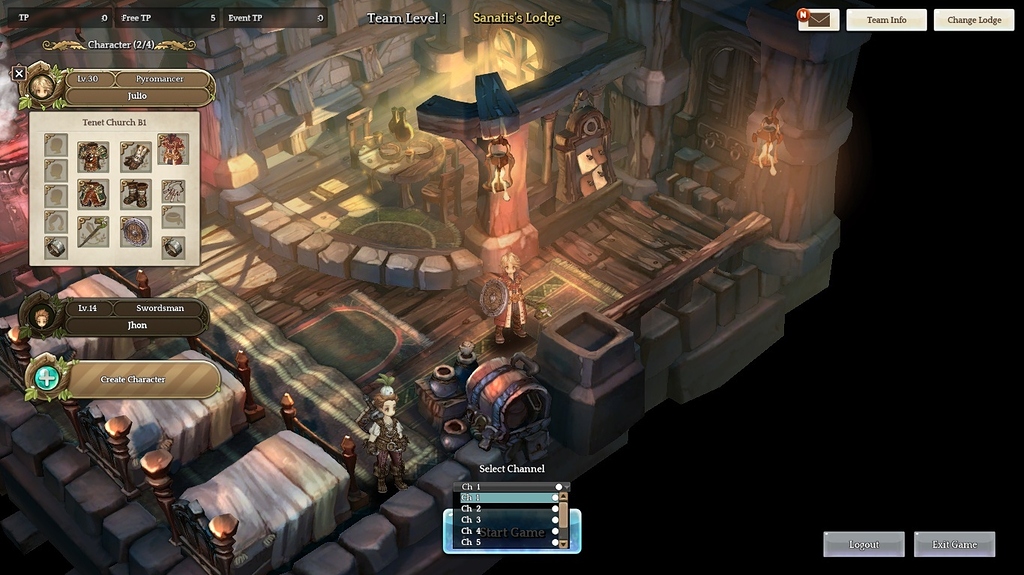Exit the game
Viewport: 1024px width, 575px height.
click(954, 544)
